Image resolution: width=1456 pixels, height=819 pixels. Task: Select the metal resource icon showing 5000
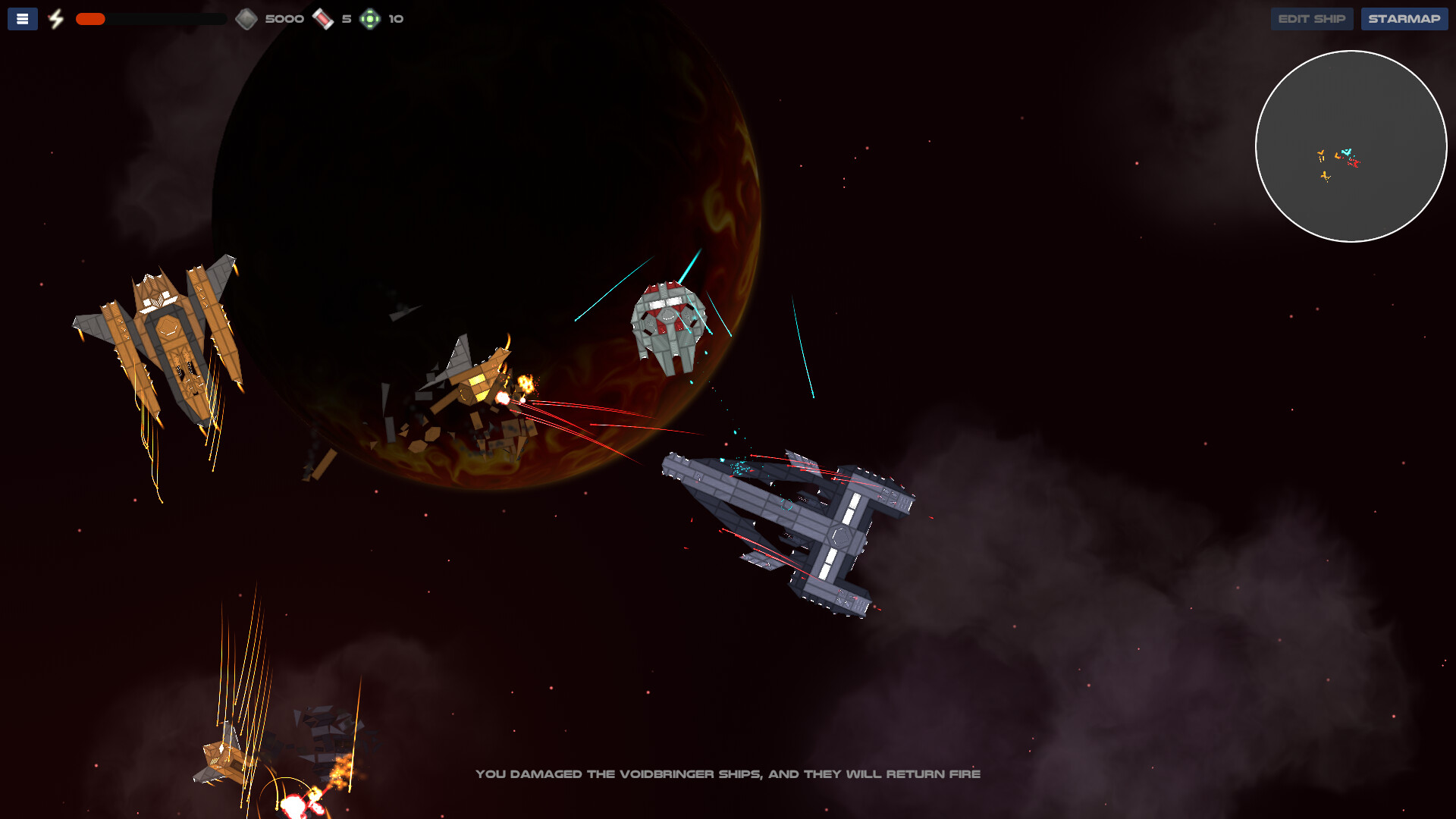coord(247,18)
